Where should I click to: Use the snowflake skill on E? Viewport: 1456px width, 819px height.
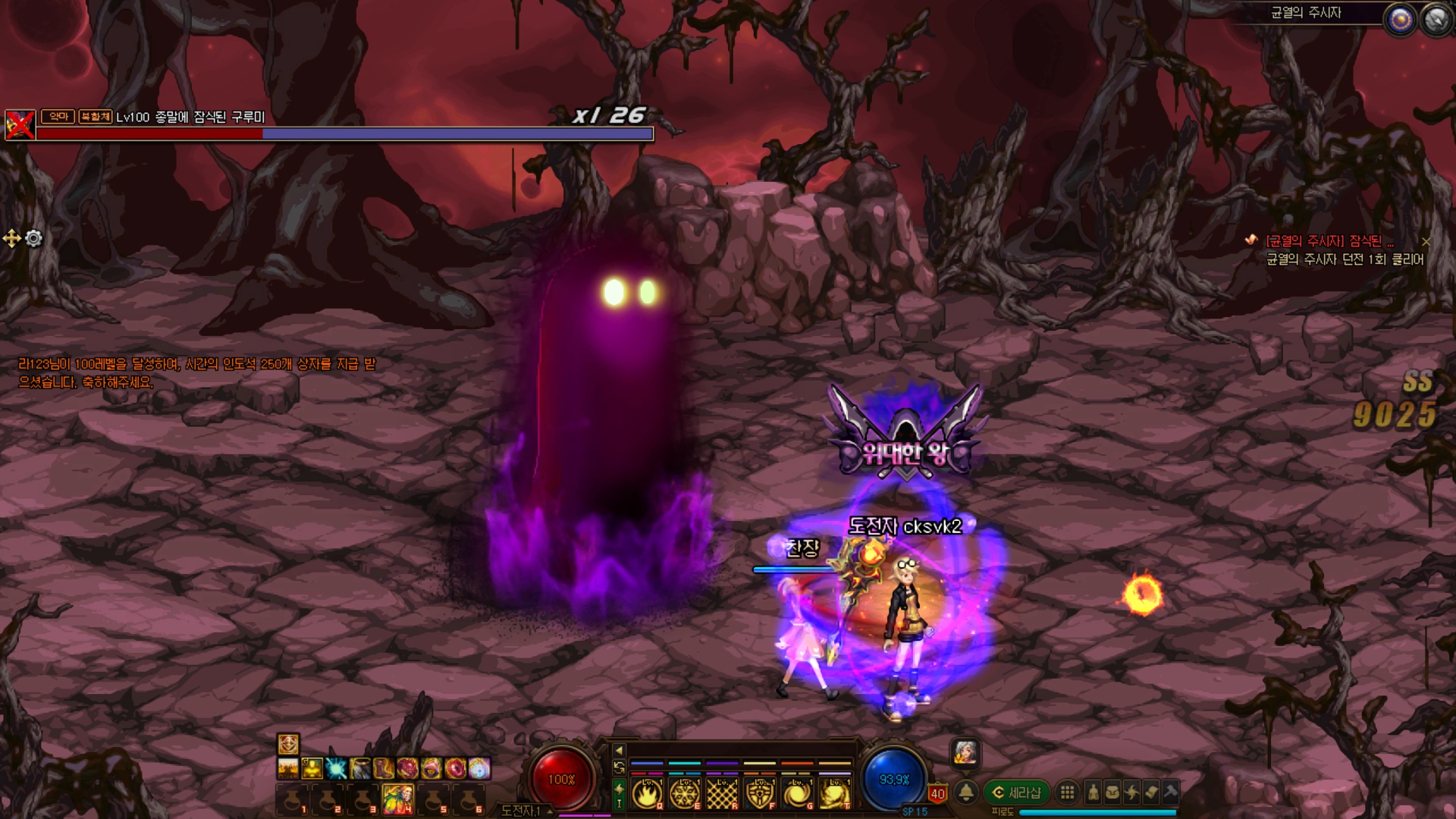[x=684, y=794]
